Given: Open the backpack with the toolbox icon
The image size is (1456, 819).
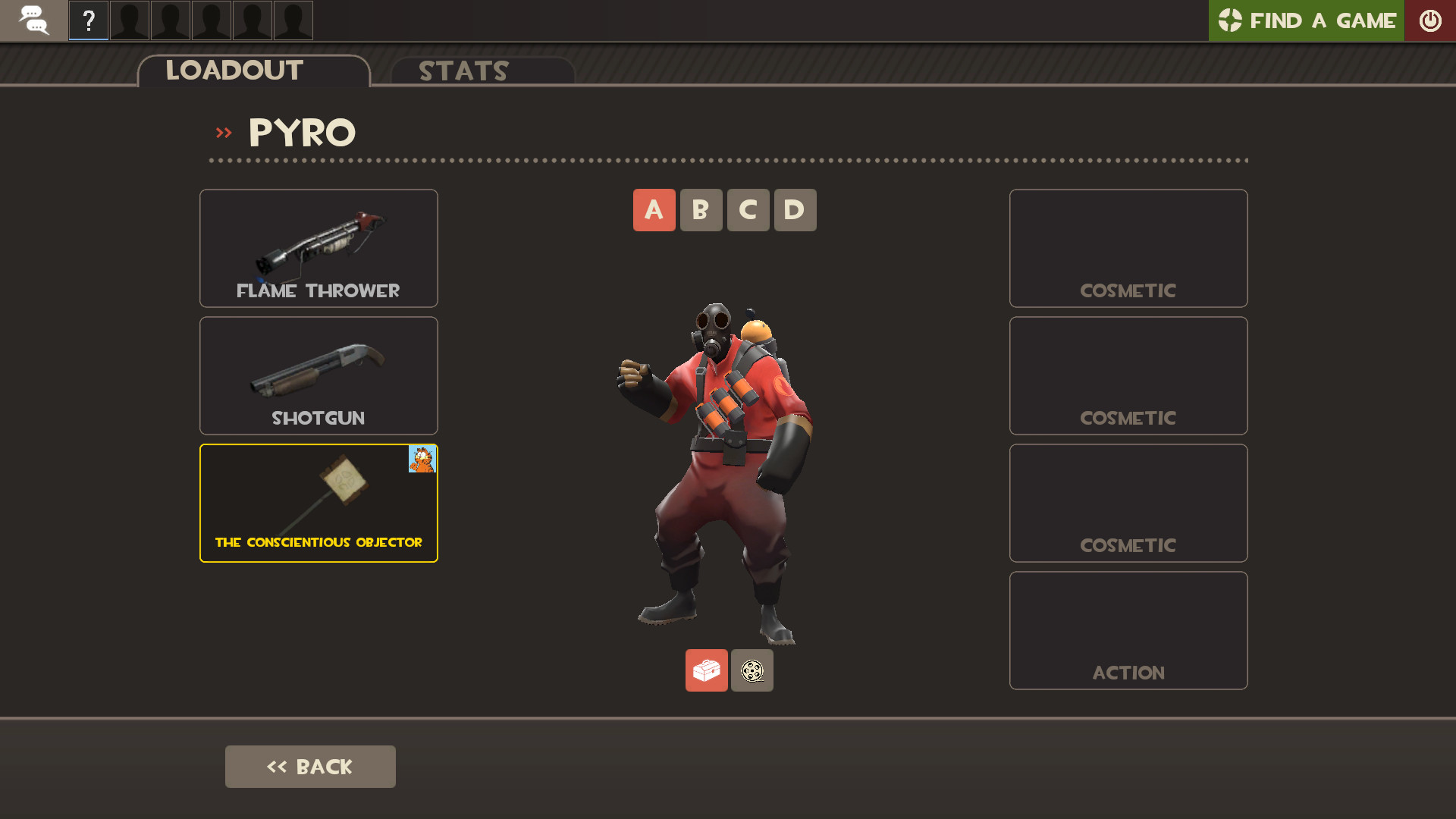Looking at the screenshot, I should click(x=706, y=670).
